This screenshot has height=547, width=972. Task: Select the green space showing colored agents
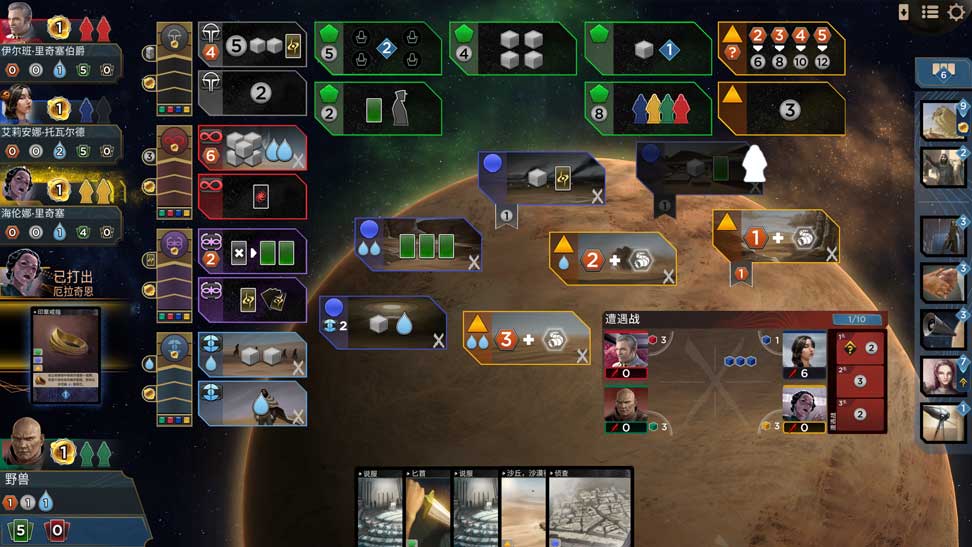647,108
